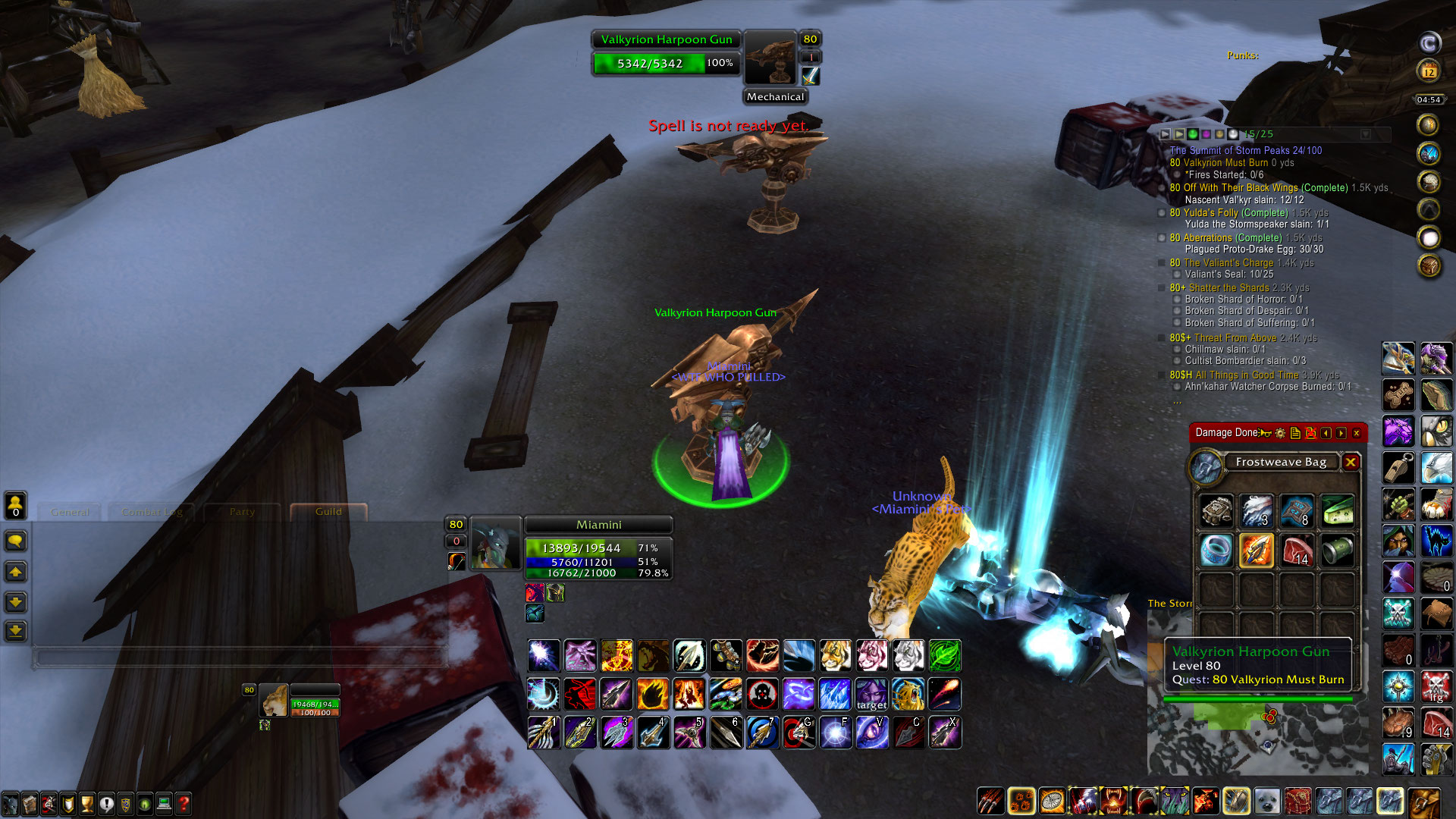Toggle the objective circle beside Yulda's Folly

(x=1163, y=213)
